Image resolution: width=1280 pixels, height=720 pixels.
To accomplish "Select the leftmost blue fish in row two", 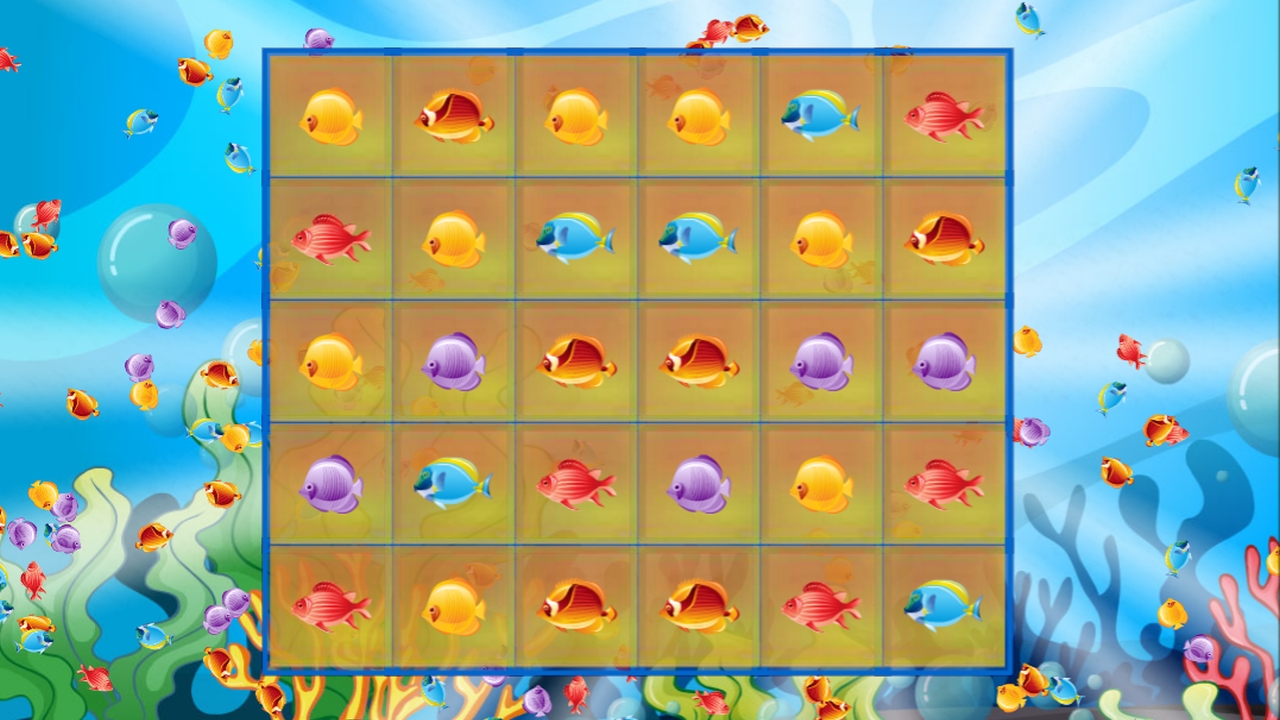I will click(x=575, y=240).
